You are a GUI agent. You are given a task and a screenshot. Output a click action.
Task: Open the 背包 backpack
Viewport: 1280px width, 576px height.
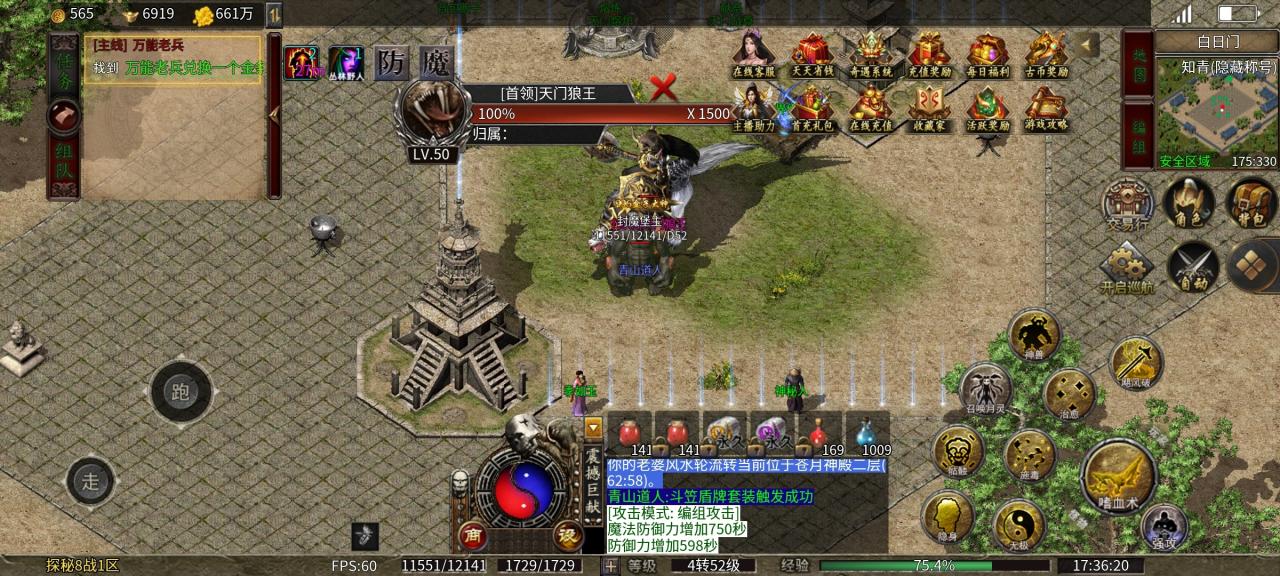click(x=1250, y=203)
